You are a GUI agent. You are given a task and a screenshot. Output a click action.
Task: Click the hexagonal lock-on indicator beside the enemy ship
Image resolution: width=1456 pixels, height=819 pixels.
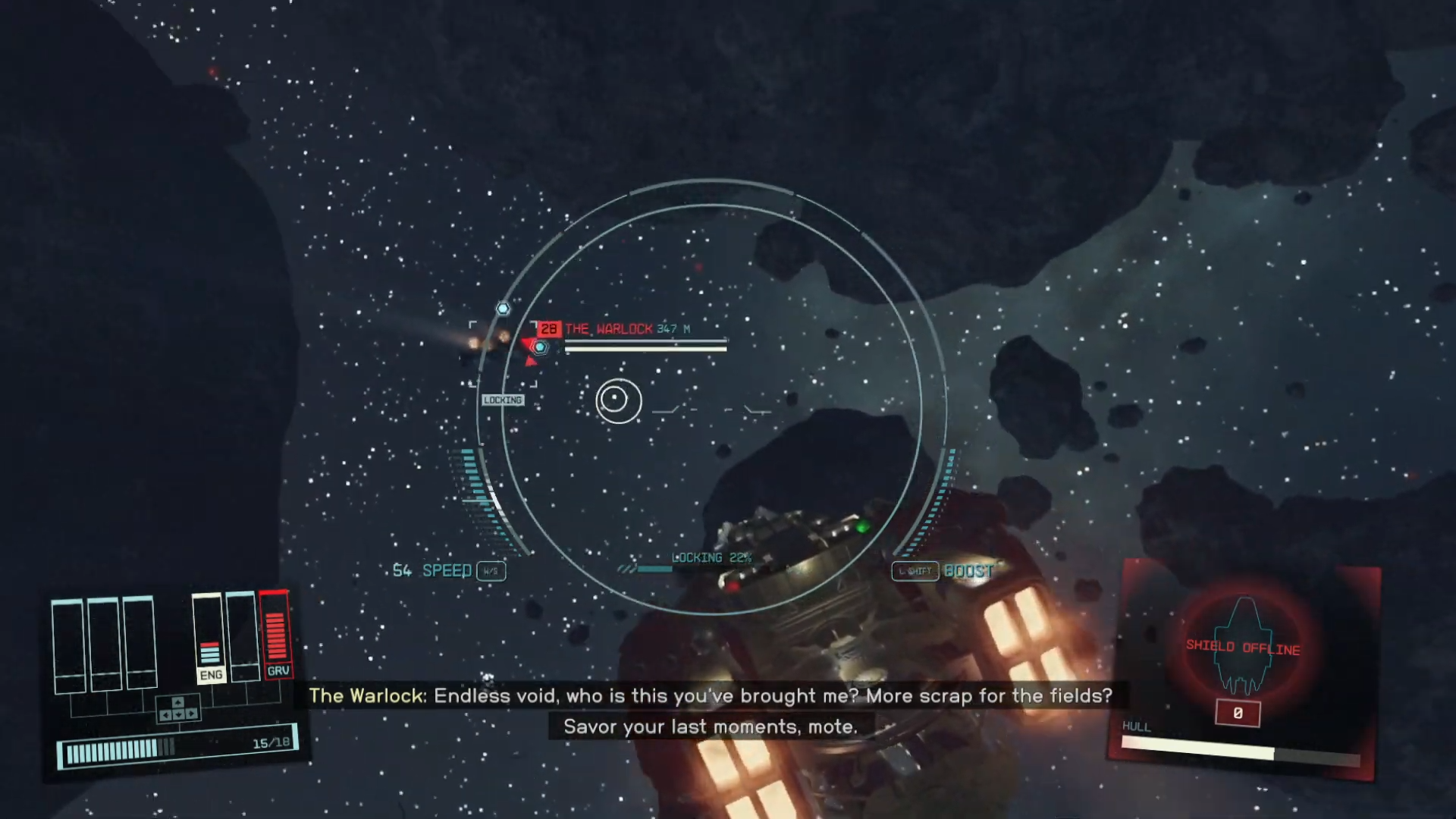coord(540,347)
